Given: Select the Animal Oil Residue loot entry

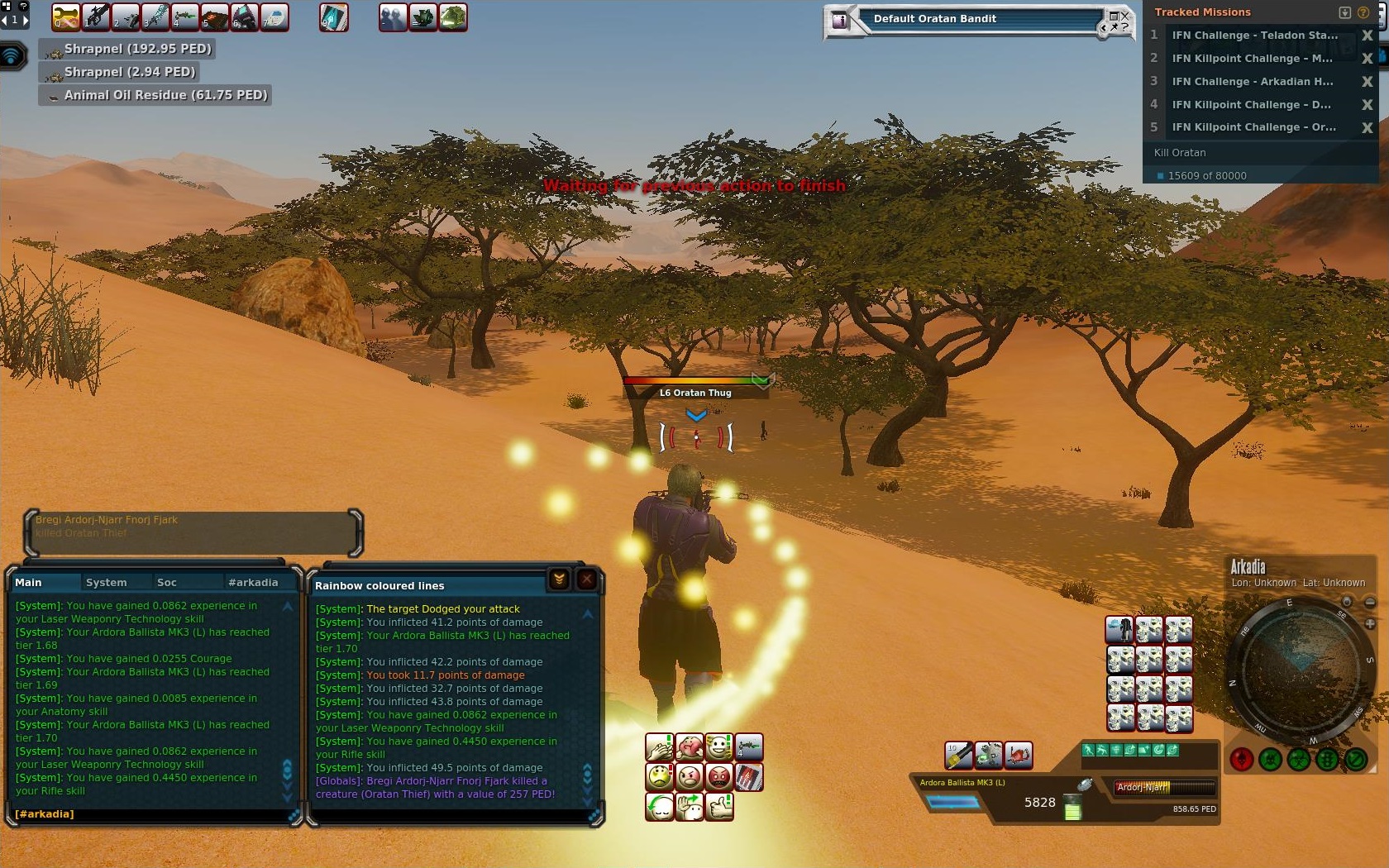Looking at the screenshot, I should tap(155, 95).
